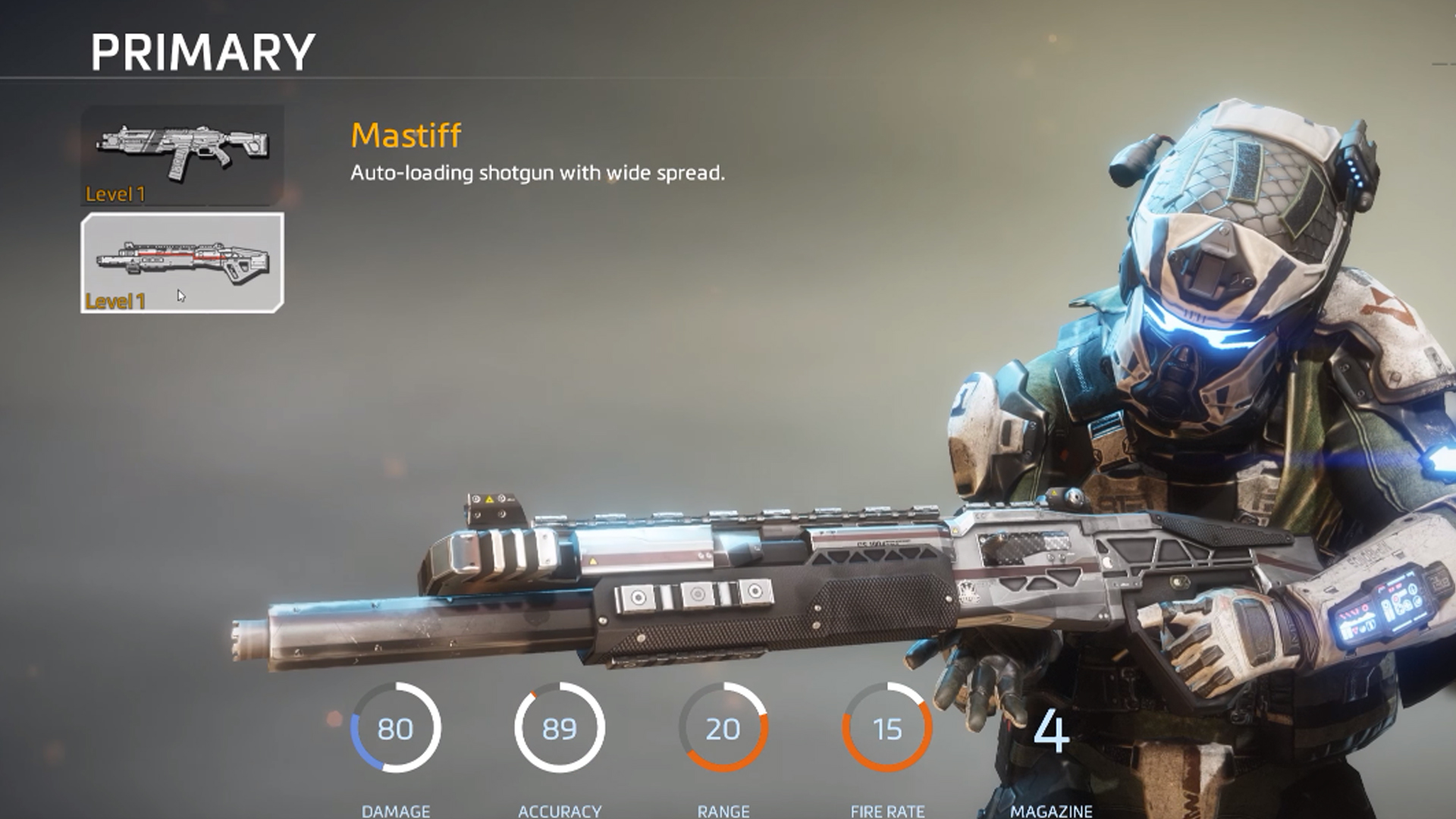Choose the highlighted Mastiff shotgun tile
The width and height of the screenshot is (1456, 819).
[182, 262]
